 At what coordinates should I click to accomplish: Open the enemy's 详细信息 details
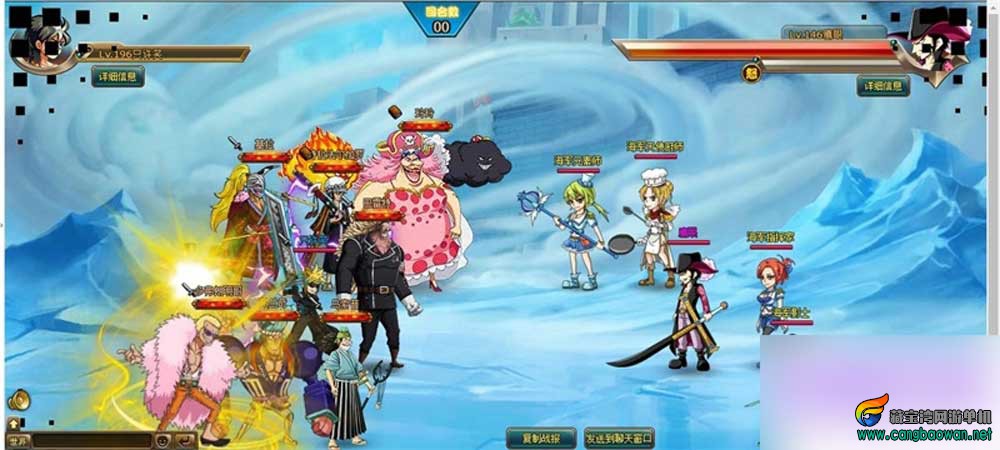(883, 86)
